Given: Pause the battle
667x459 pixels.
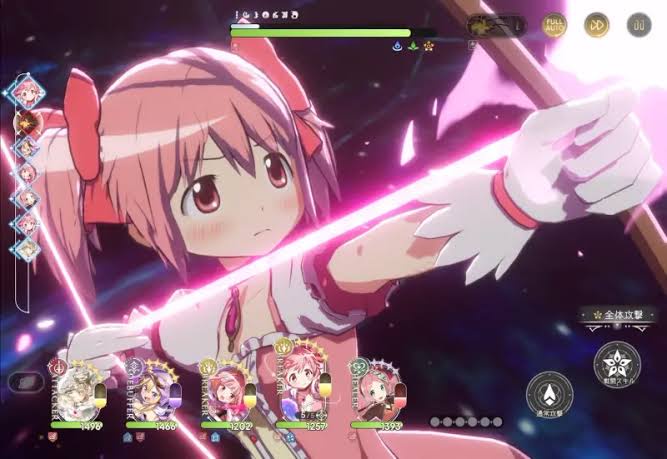Looking at the screenshot, I should click(639, 24).
